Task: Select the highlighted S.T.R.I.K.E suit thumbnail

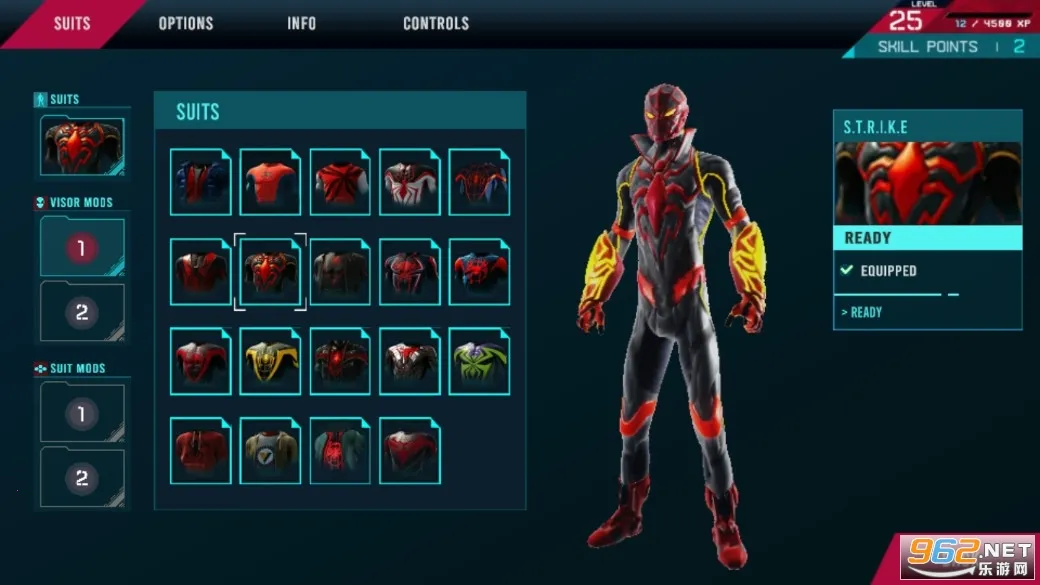Action: 270,272
